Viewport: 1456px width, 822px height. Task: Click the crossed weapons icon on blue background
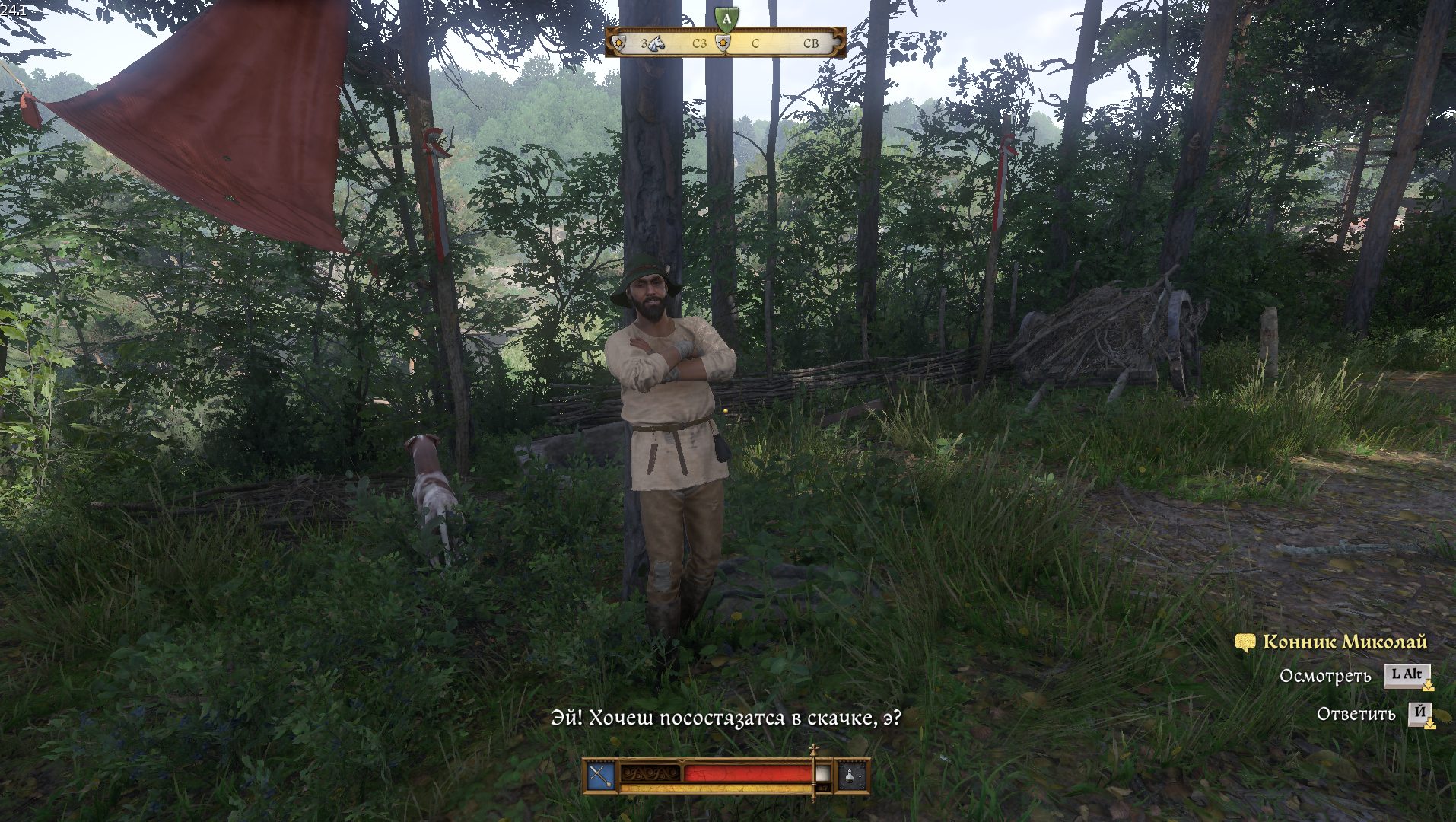click(601, 776)
